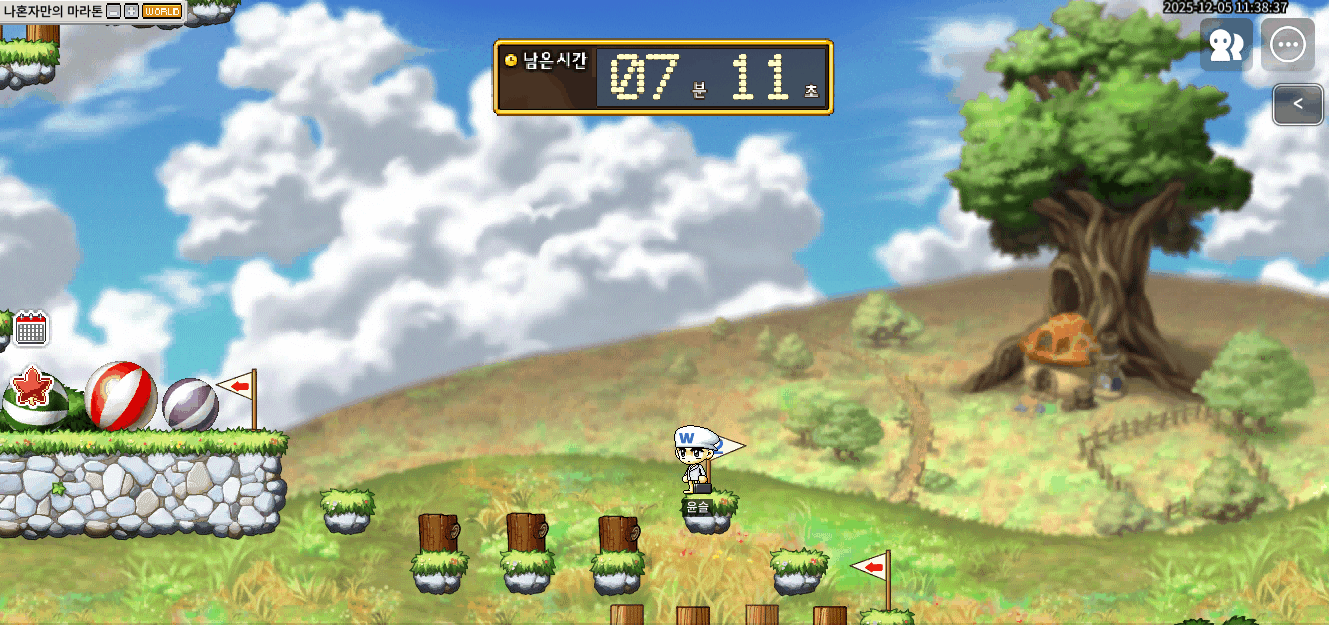Expand the minimap with the plus button
The height and width of the screenshot is (625, 1329).
131,11
